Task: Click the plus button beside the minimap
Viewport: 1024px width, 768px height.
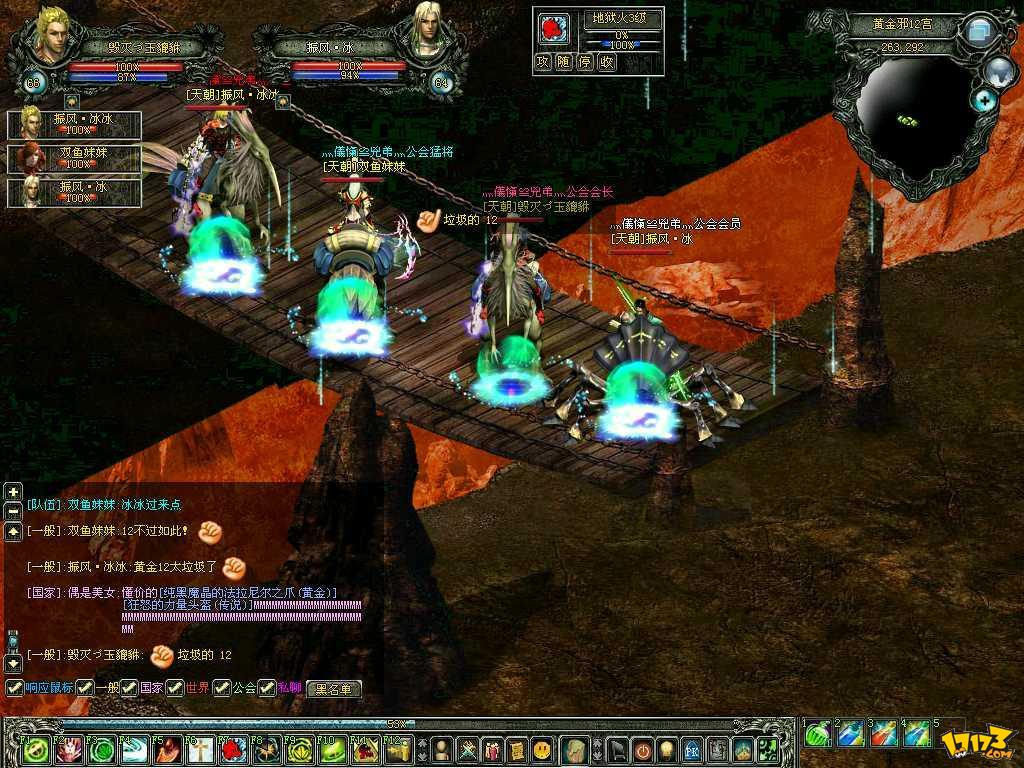Action: coord(986,99)
